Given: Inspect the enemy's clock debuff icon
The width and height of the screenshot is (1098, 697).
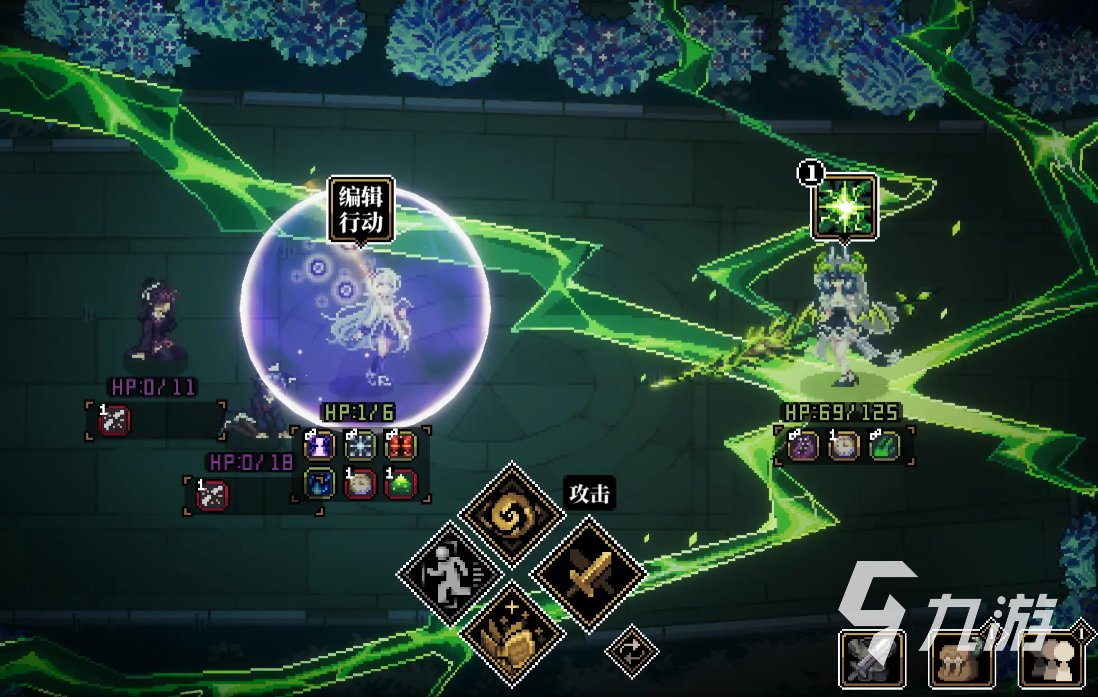Looking at the screenshot, I should (844, 445).
